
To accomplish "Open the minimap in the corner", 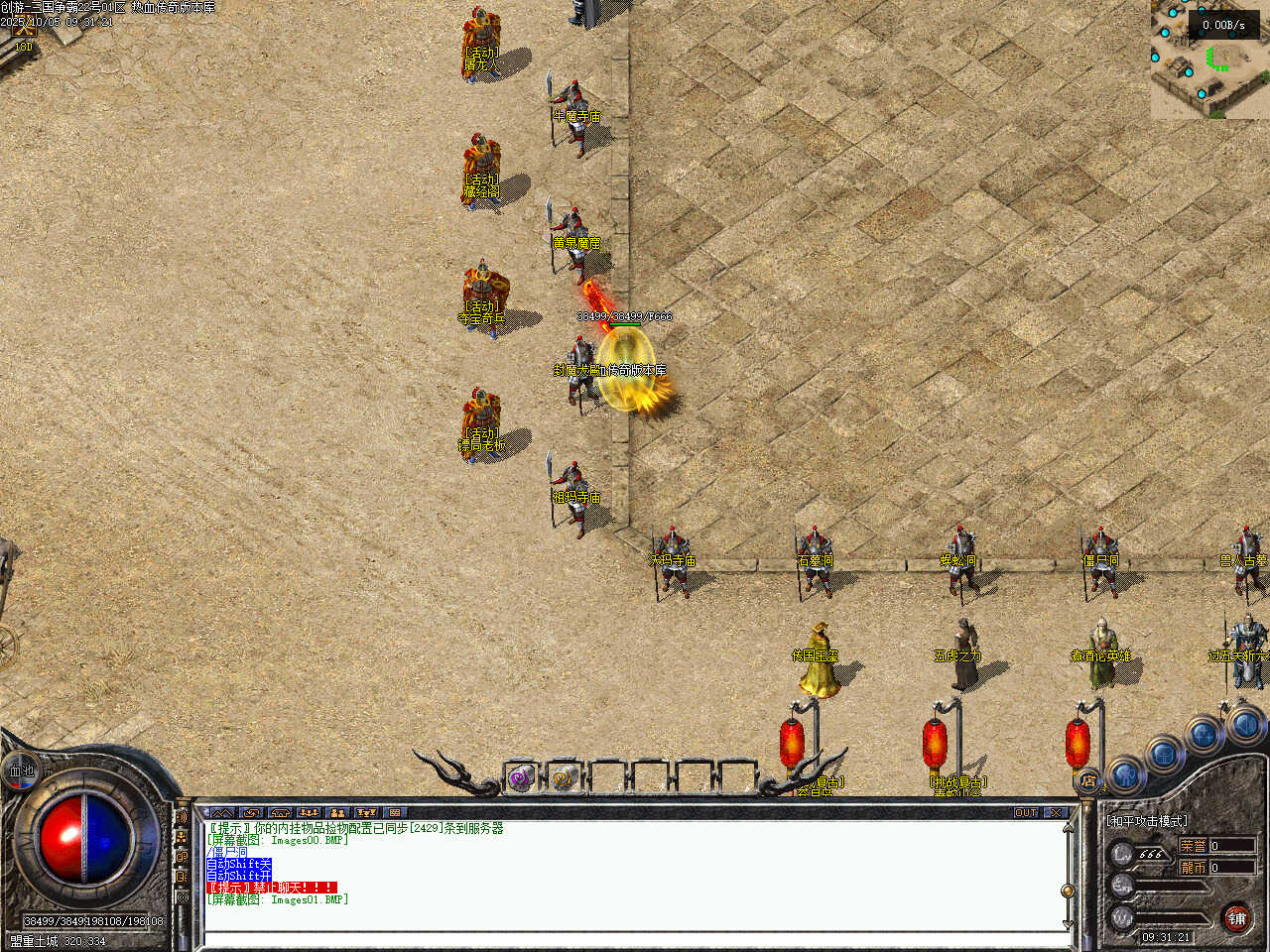I will tap(1210, 59).
